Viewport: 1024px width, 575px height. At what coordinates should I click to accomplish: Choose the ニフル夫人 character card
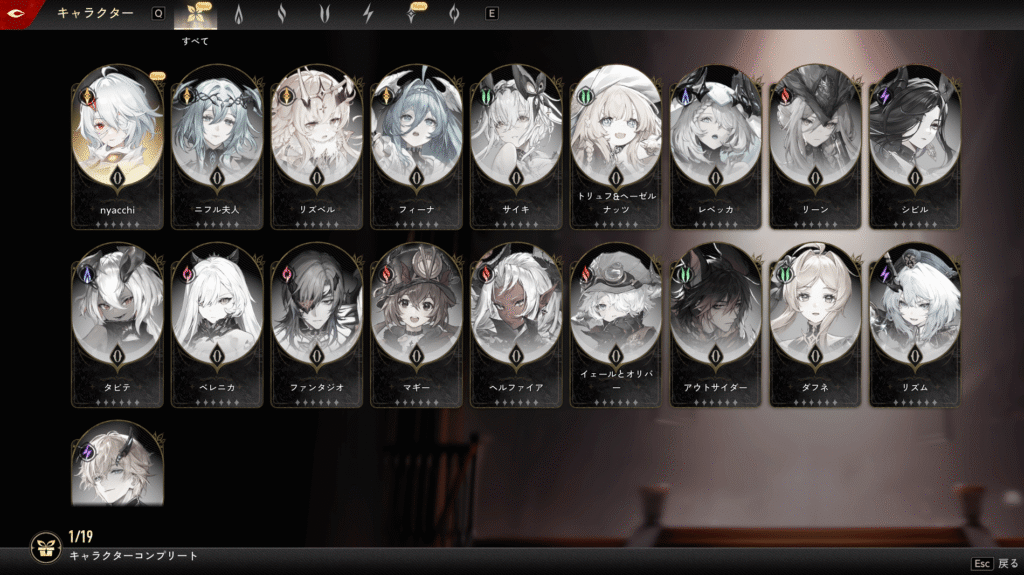(x=217, y=140)
